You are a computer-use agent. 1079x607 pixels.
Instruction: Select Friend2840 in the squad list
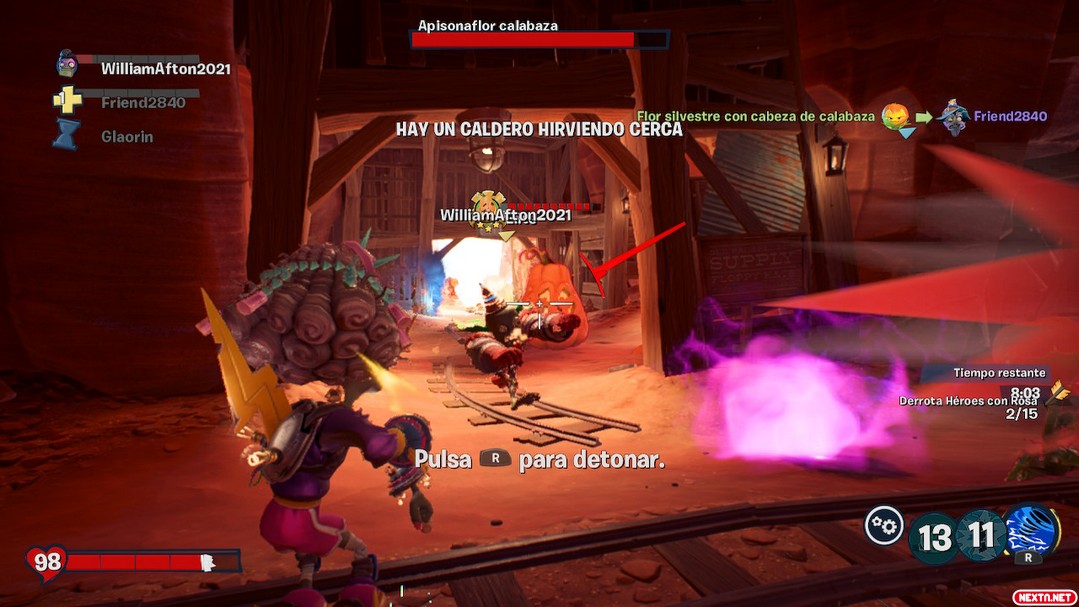tap(143, 102)
